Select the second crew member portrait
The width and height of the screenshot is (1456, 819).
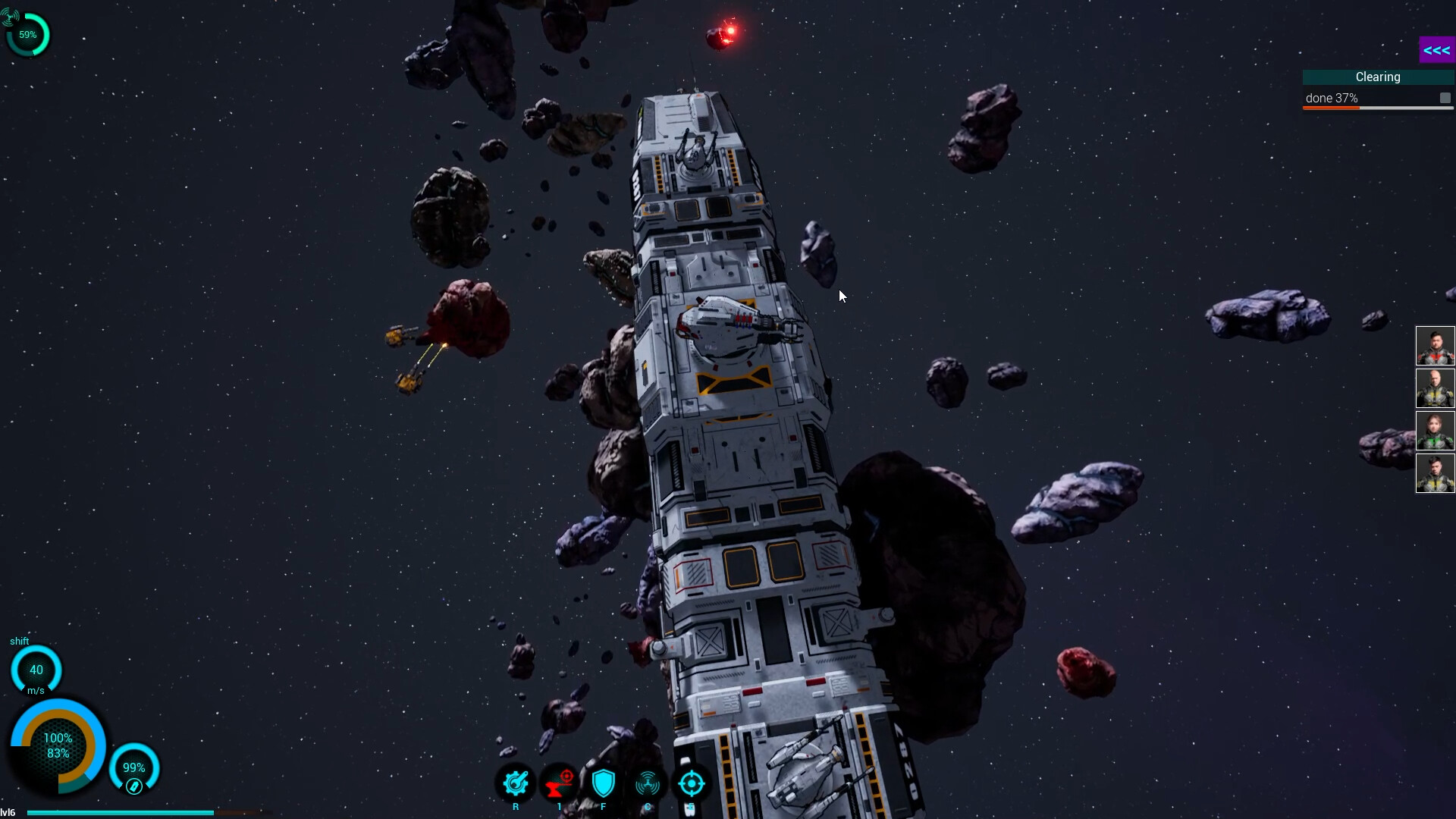click(1436, 388)
